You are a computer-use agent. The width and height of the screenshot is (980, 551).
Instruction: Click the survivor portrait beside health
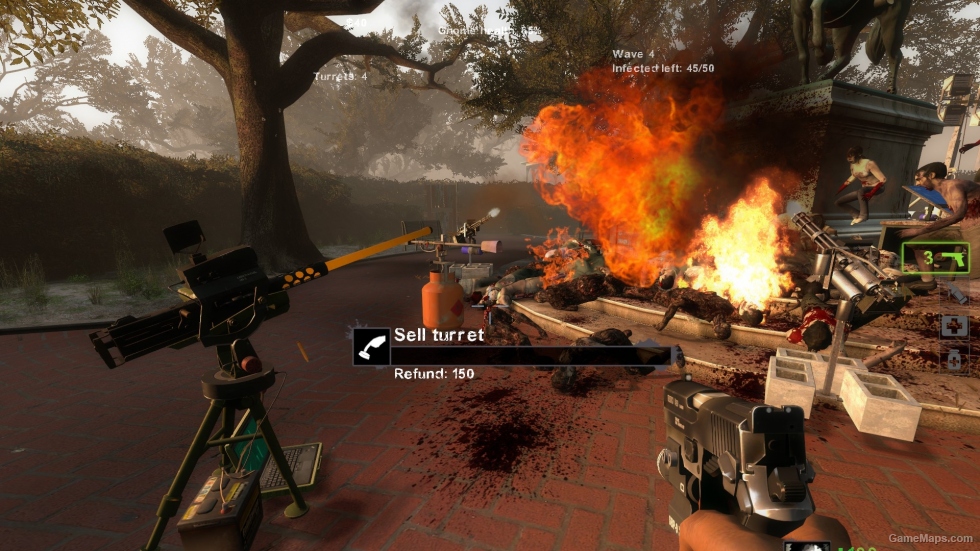(806, 546)
